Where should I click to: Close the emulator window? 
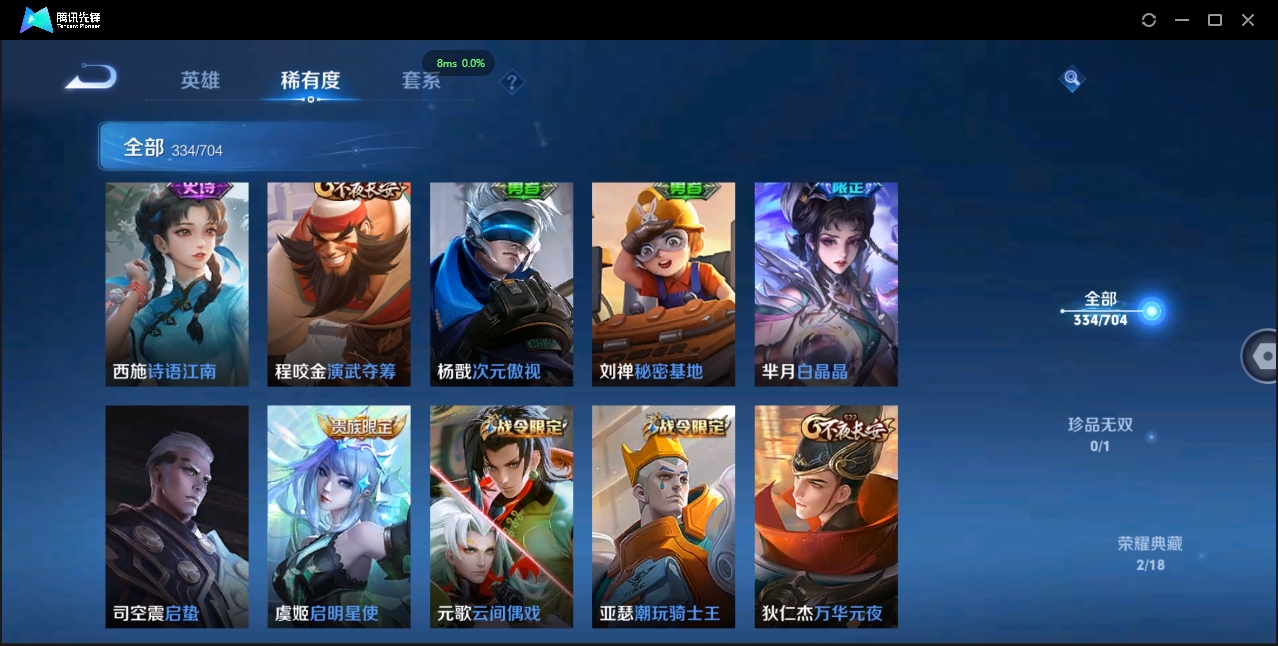pyautogui.click(x=1248, y=20)
